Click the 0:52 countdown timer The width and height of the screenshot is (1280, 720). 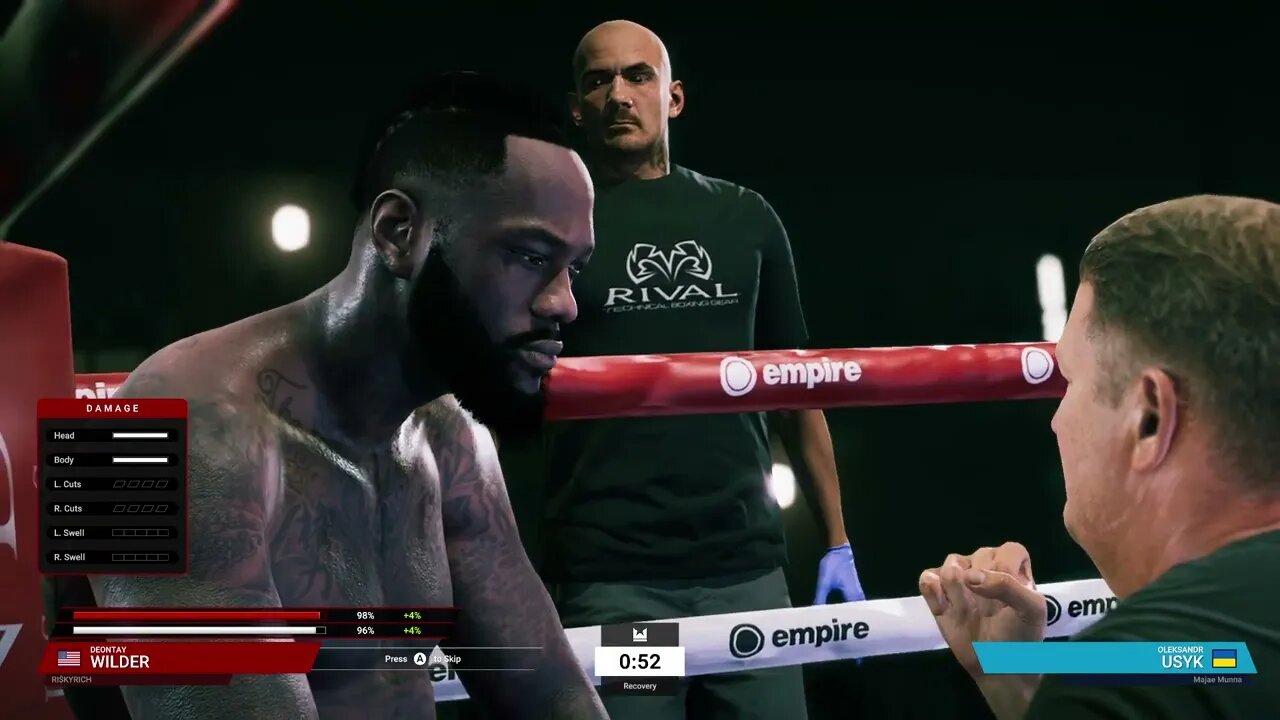639,662
